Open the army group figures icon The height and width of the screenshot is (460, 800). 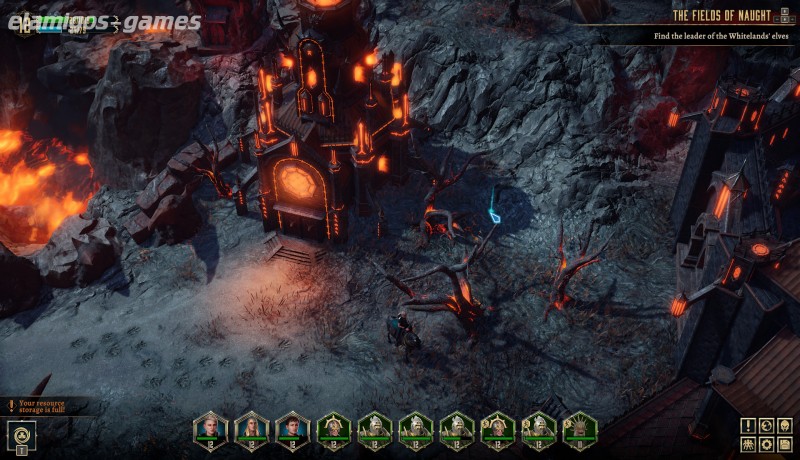tap(747, 444)
